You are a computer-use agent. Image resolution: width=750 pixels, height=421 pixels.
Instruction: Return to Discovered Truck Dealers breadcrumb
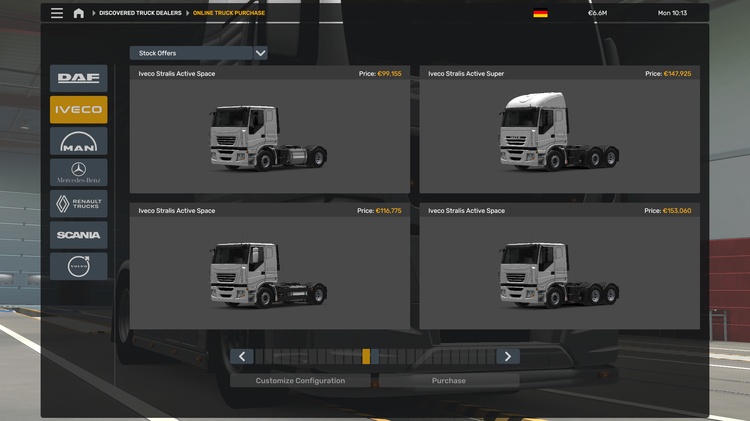[x=139, y=13]
